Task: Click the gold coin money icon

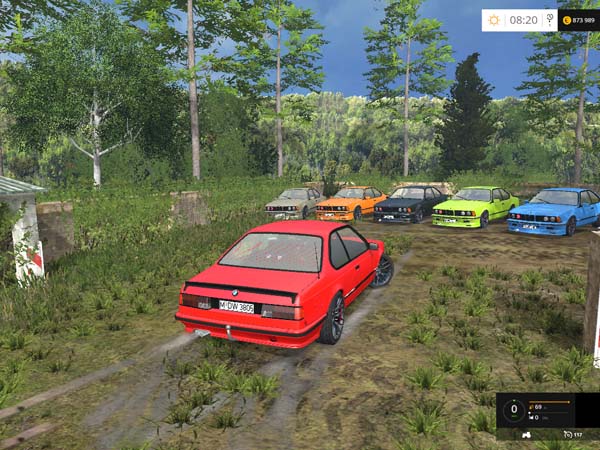Action: point(567,20)
